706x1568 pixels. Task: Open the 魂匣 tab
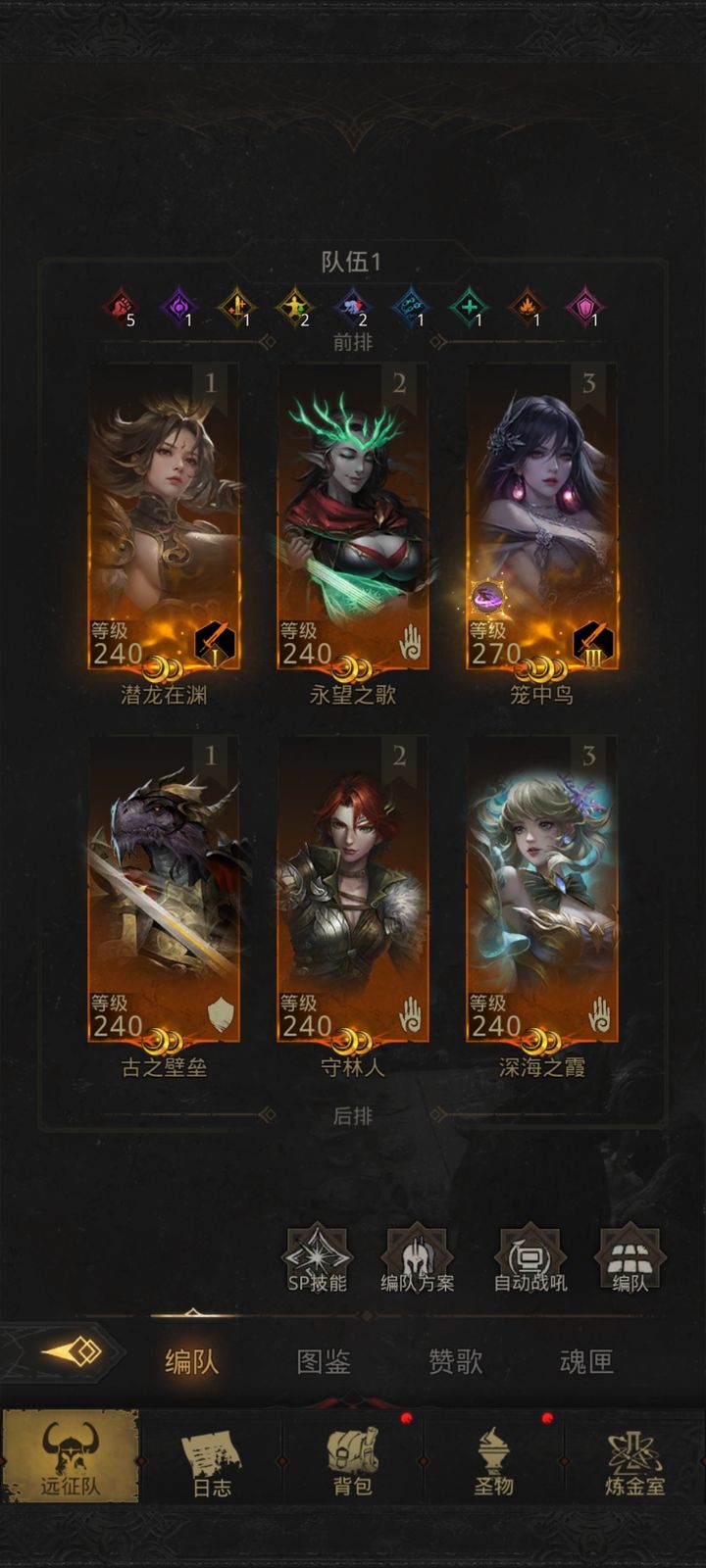coord(586,1361)
